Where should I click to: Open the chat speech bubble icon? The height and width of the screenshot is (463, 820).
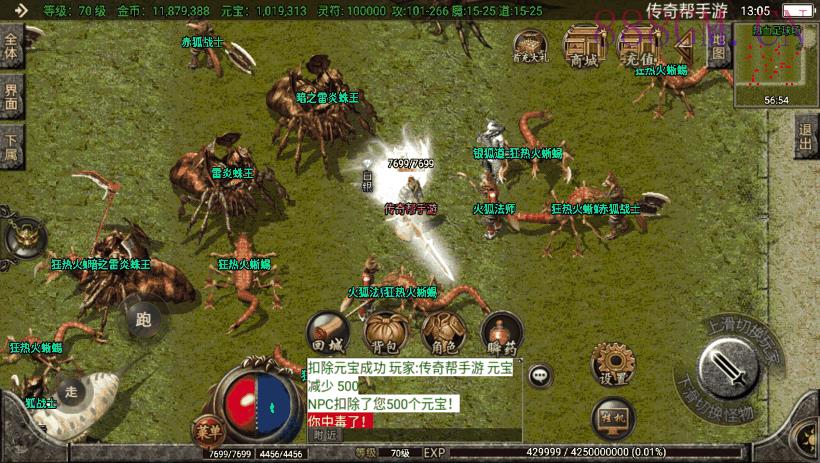pyautogui.click(x=540, y=375)
